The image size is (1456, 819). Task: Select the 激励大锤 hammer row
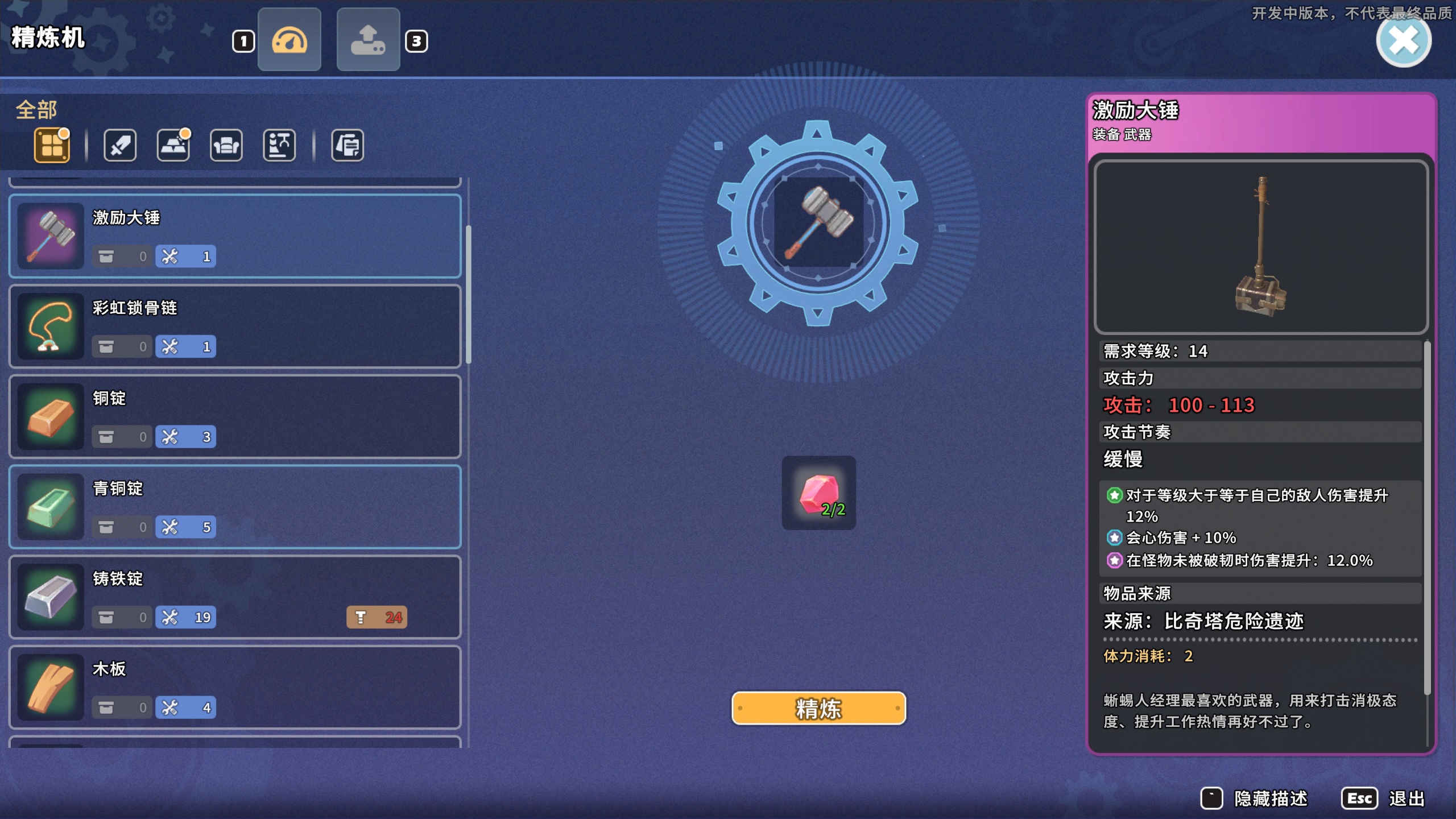point(235,236)
